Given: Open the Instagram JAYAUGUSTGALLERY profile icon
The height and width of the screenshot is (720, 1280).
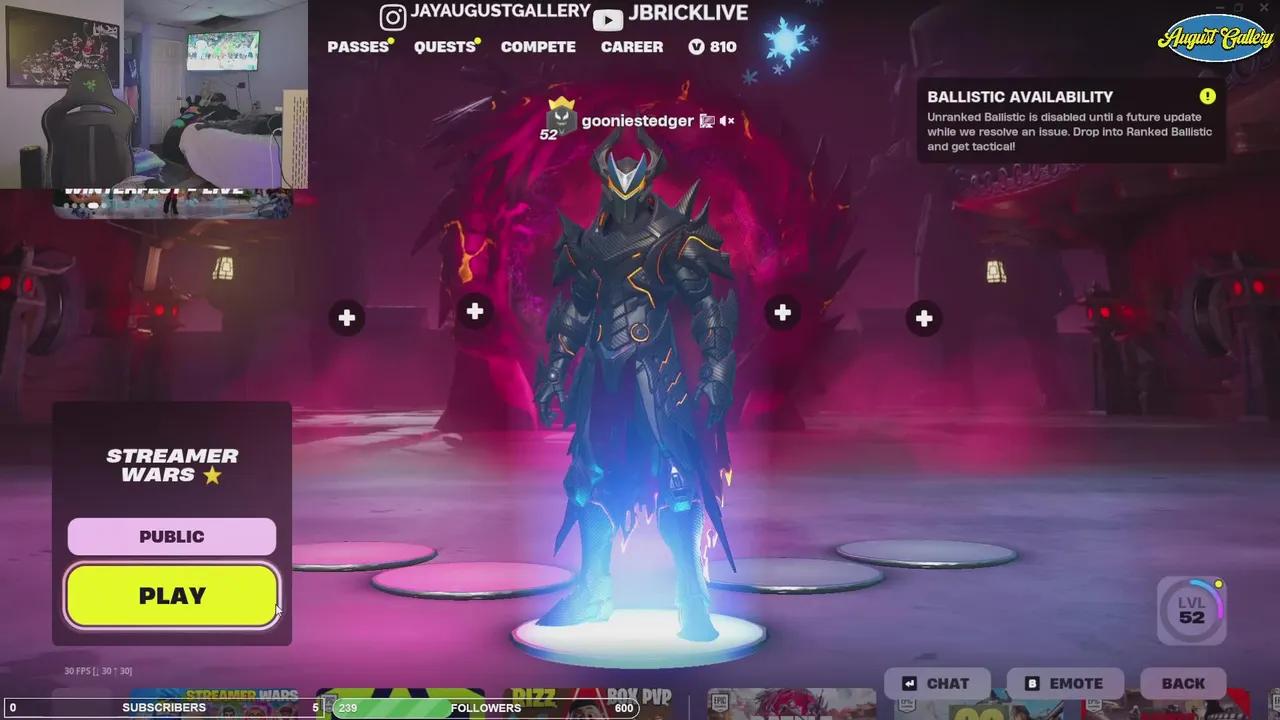Looking at the screenshot, I should click(392, 17).
